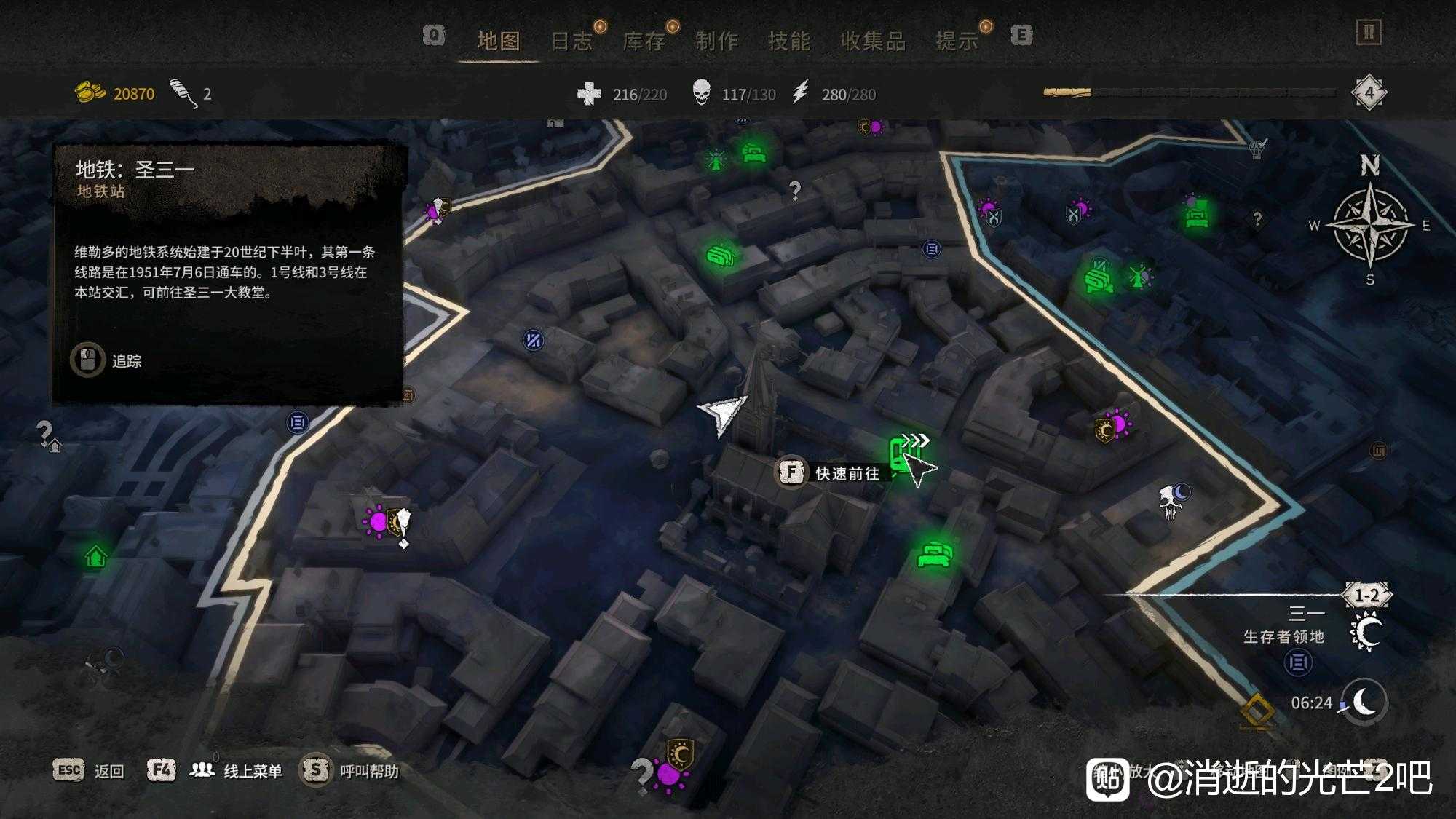Select the 地图 map tab
This screenshot has height=819, width=1456.
[499, 41]
